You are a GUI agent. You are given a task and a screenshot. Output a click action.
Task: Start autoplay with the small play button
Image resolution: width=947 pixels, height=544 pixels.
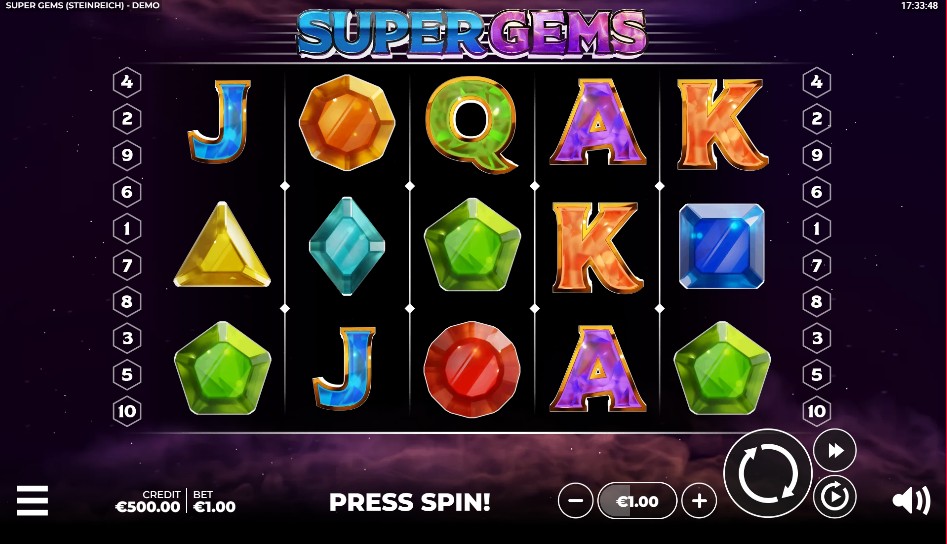834,496
